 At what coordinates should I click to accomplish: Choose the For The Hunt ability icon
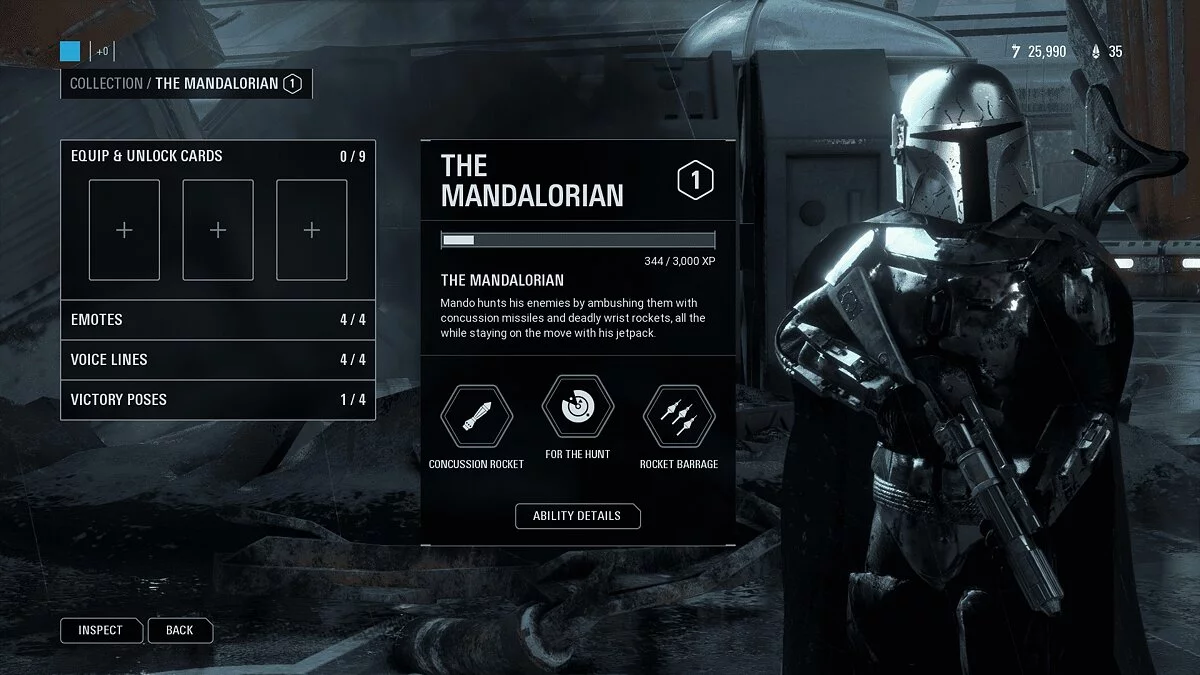(577, 407)
